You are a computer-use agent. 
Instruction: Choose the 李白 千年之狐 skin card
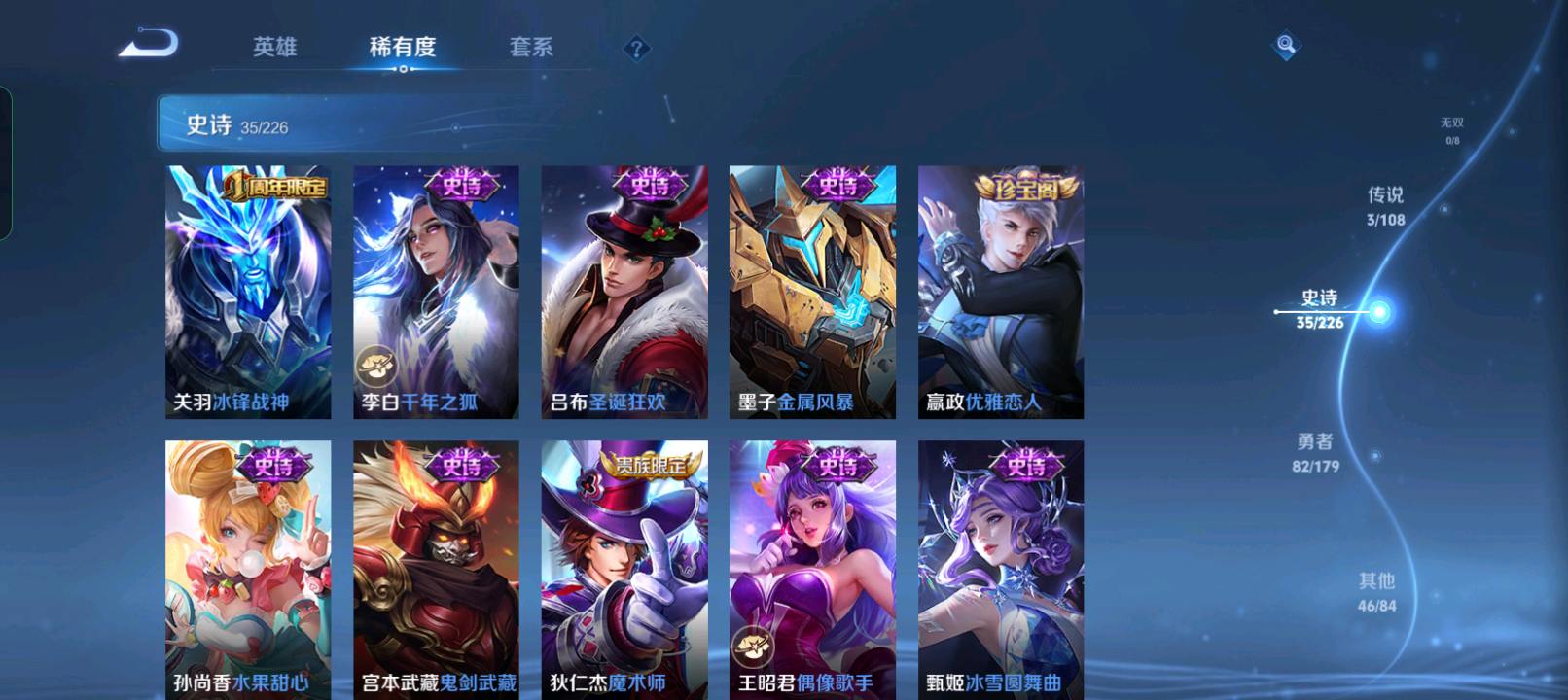click(436, 292)
